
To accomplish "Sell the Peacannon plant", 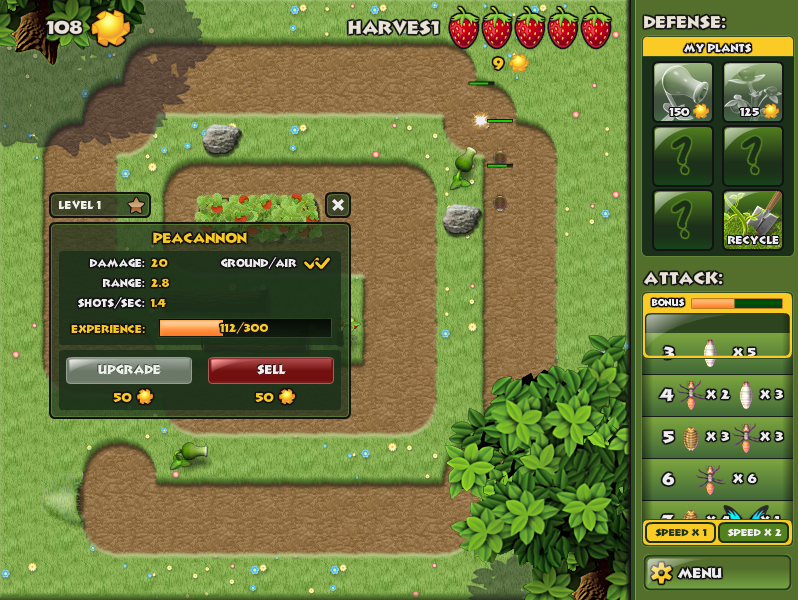I will click(x=271, y=370).
